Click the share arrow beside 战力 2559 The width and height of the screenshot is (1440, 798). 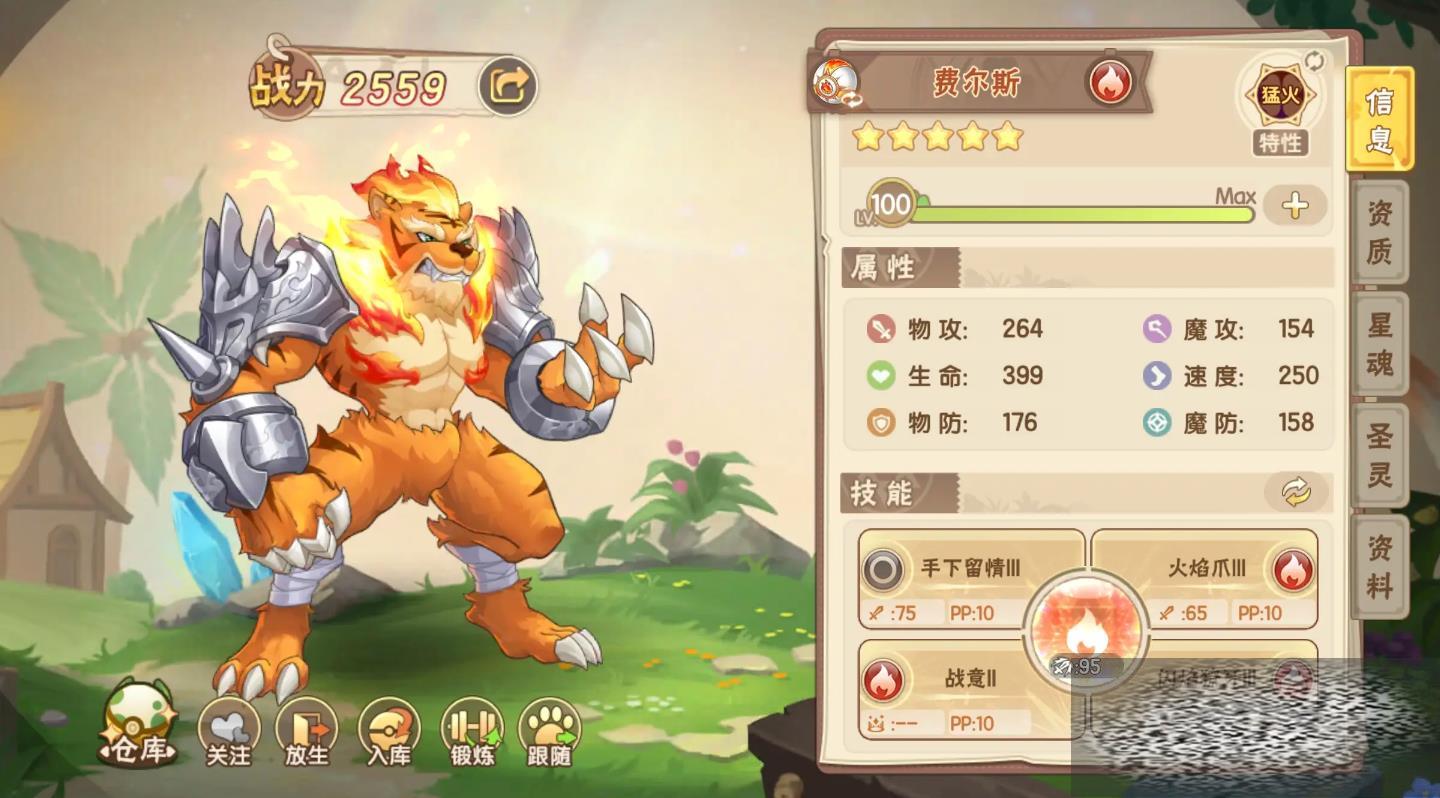[507, 88]
